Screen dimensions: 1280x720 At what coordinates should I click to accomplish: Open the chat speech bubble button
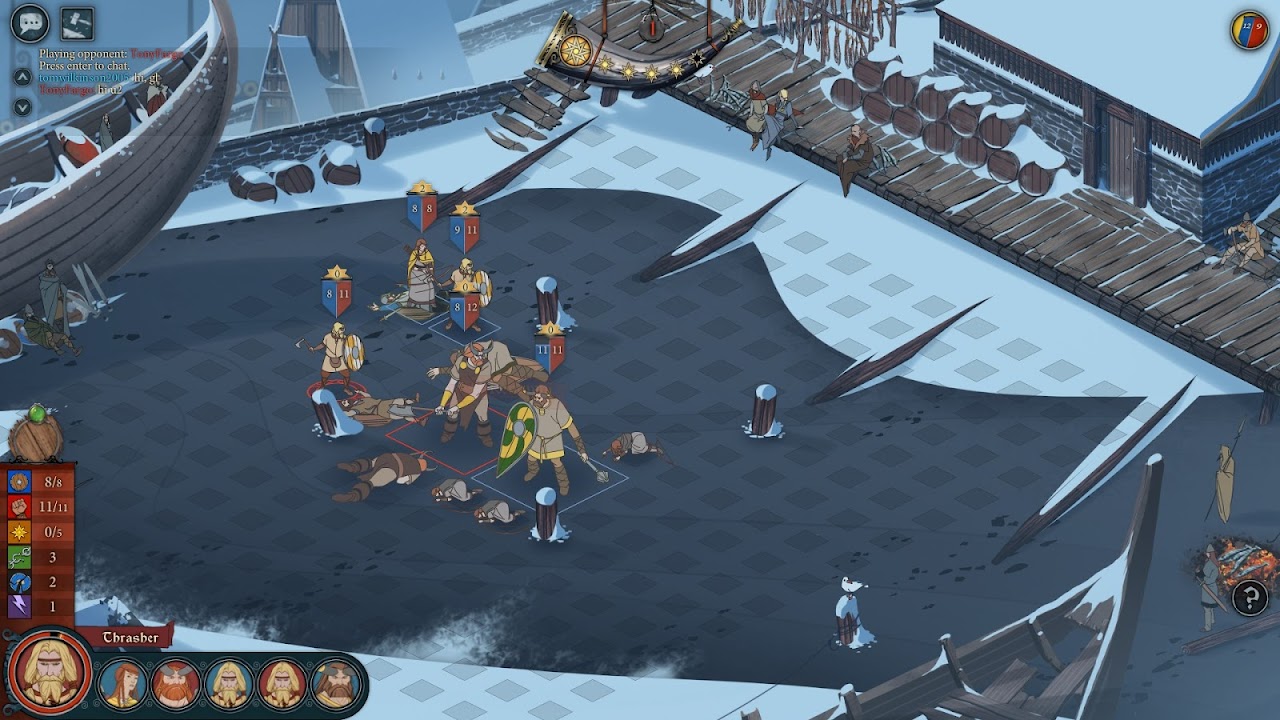[30, 22]
